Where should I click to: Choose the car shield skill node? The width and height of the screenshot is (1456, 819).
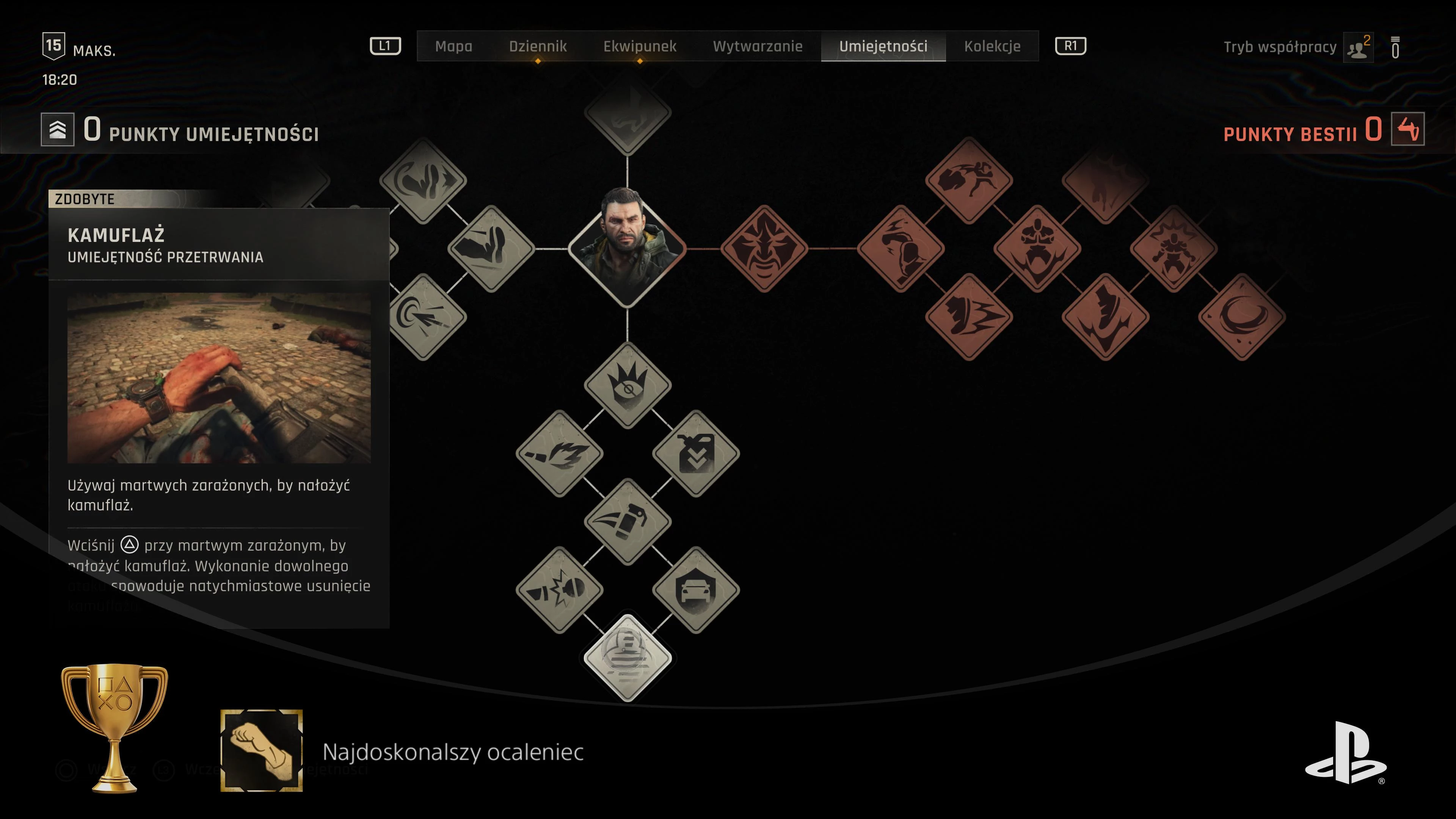pos(696,590)
